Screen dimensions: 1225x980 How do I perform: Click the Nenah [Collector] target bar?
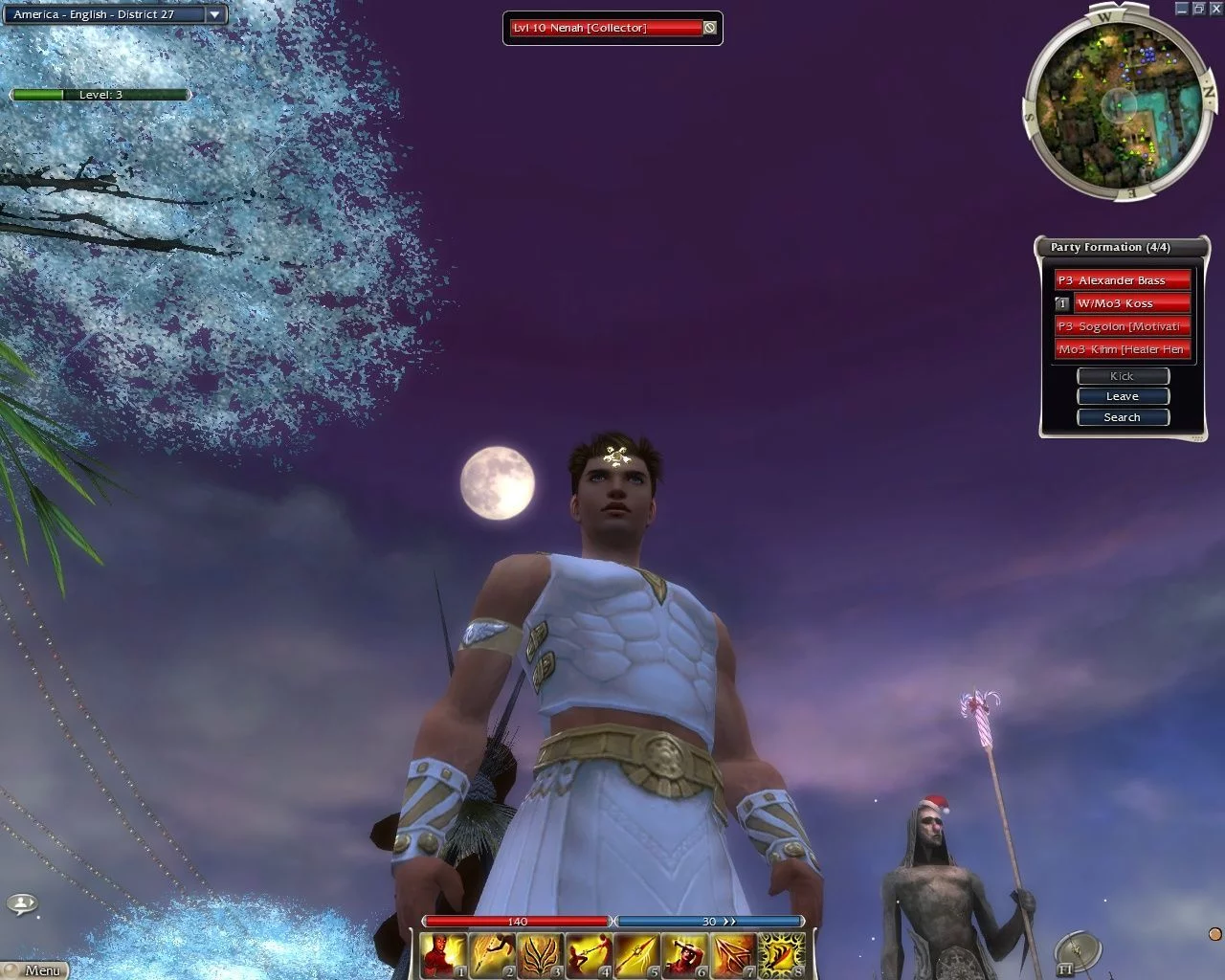[x=605, y=28]
